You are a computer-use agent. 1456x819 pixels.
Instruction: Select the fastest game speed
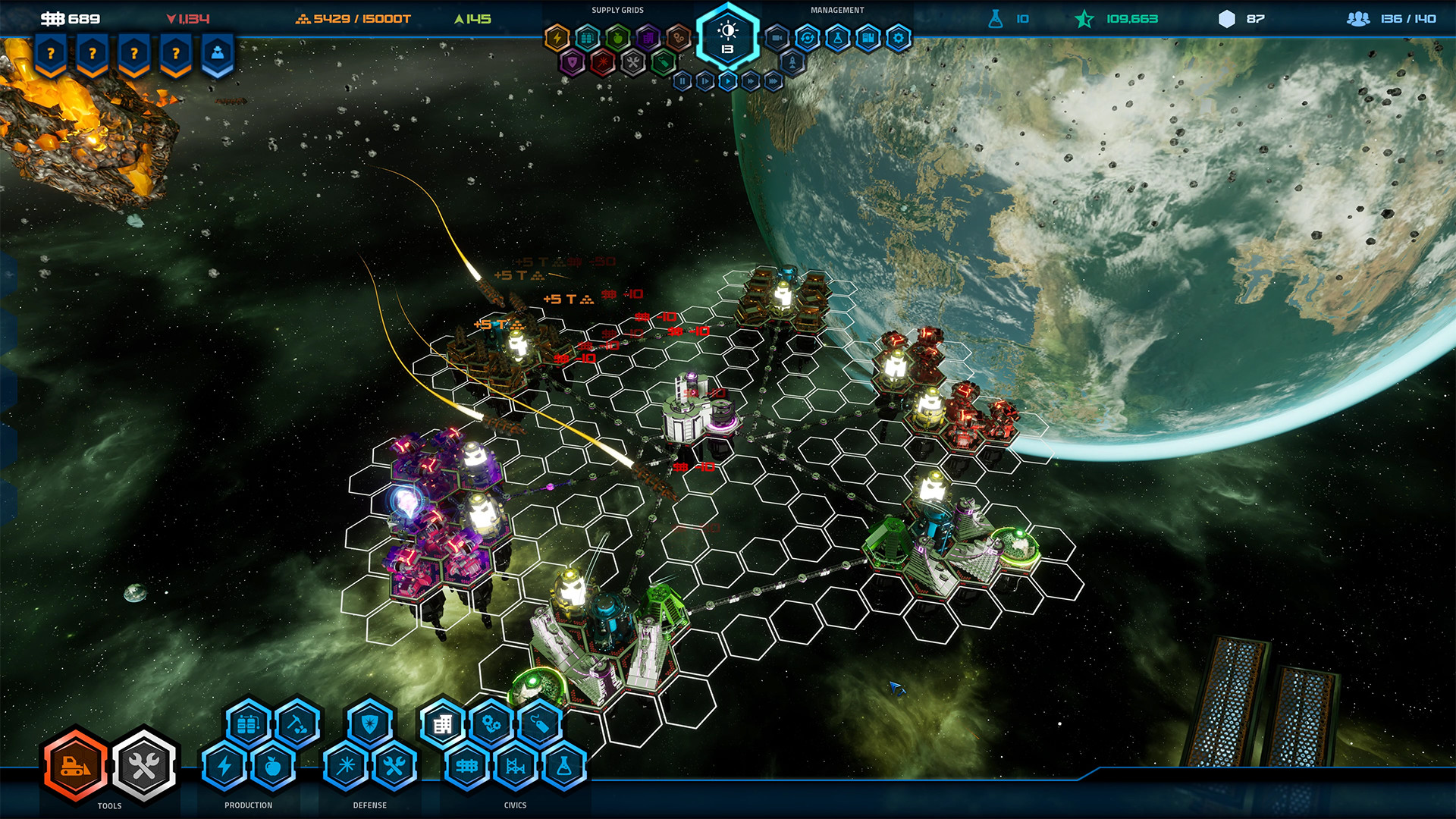coord(773,81)
